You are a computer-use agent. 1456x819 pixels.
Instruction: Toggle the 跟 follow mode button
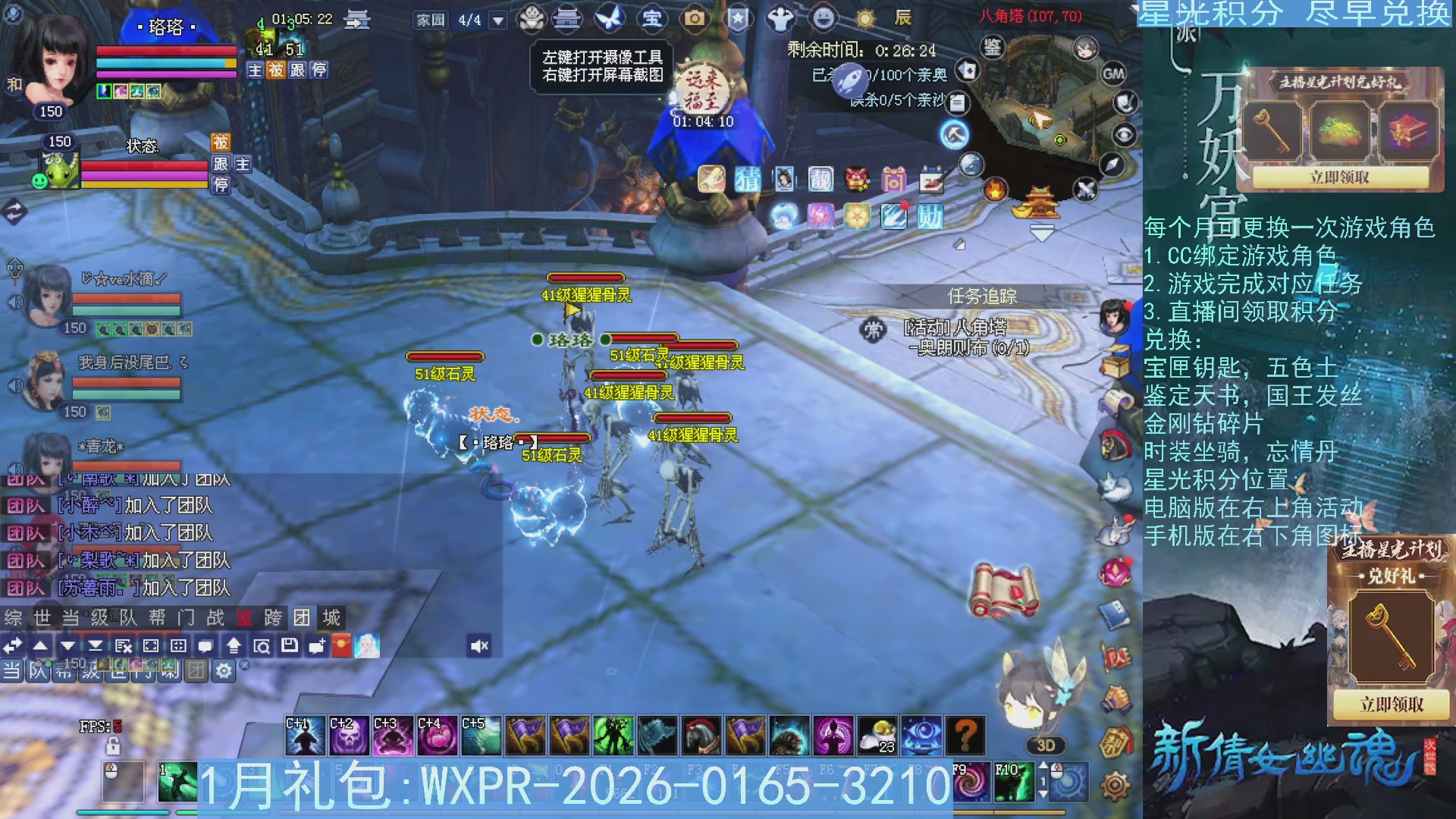coord(299,71)
